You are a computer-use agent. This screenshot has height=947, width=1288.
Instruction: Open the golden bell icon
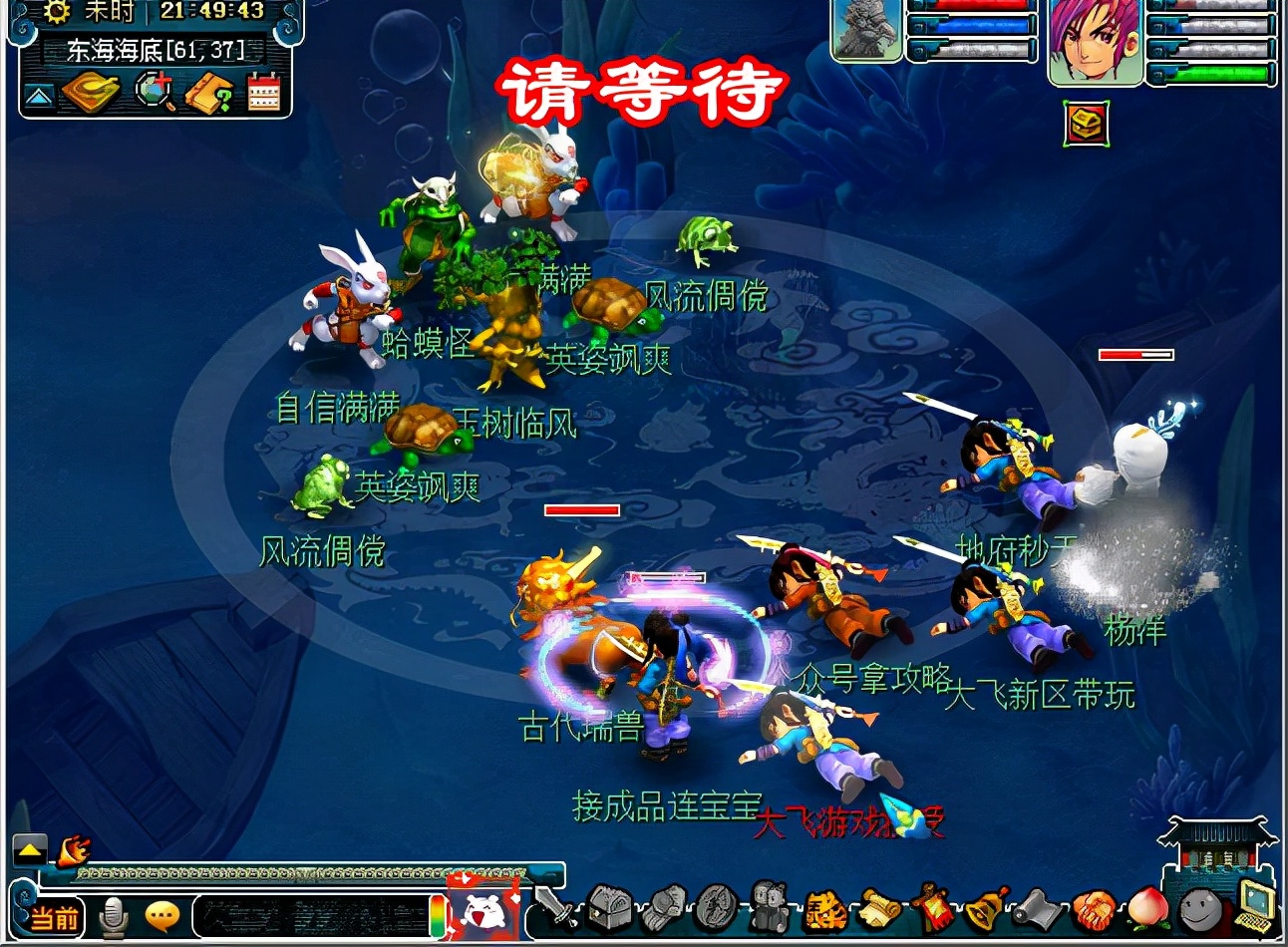click(x=983, y=907)
